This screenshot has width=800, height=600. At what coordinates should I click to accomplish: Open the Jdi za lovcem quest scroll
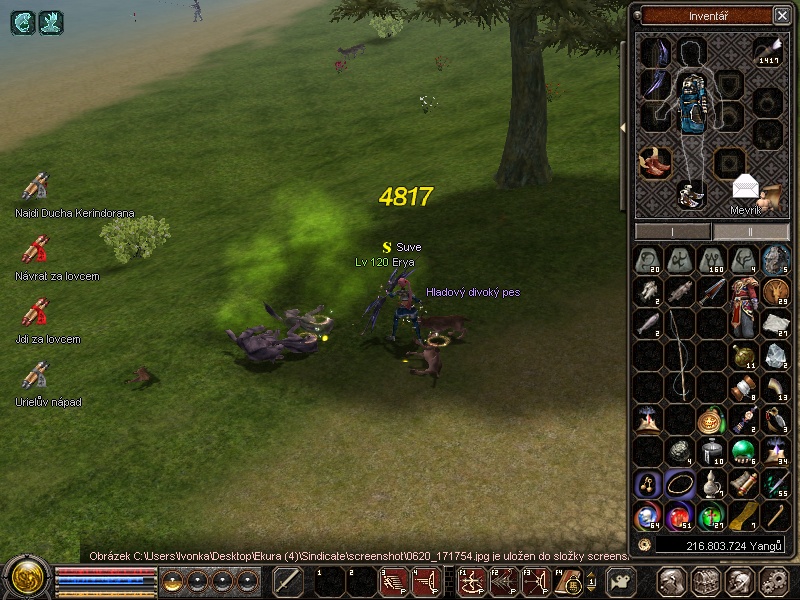(x=36, y=313)
